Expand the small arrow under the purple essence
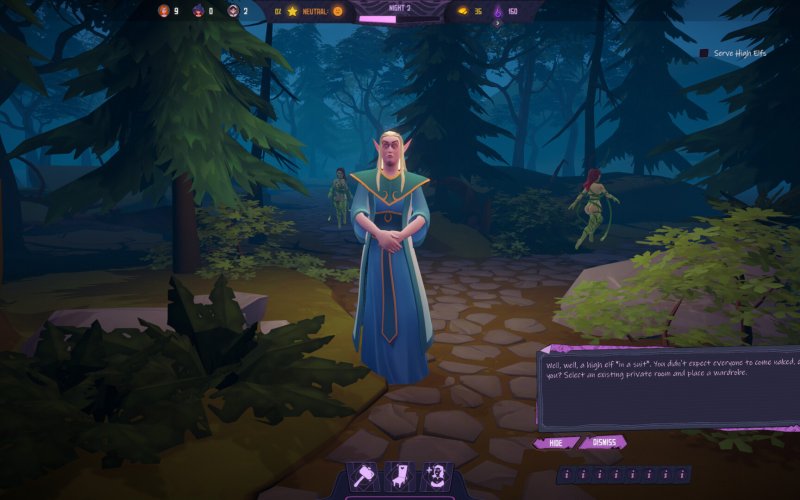Viewport: 800px width, 500px height. [497, 23]
